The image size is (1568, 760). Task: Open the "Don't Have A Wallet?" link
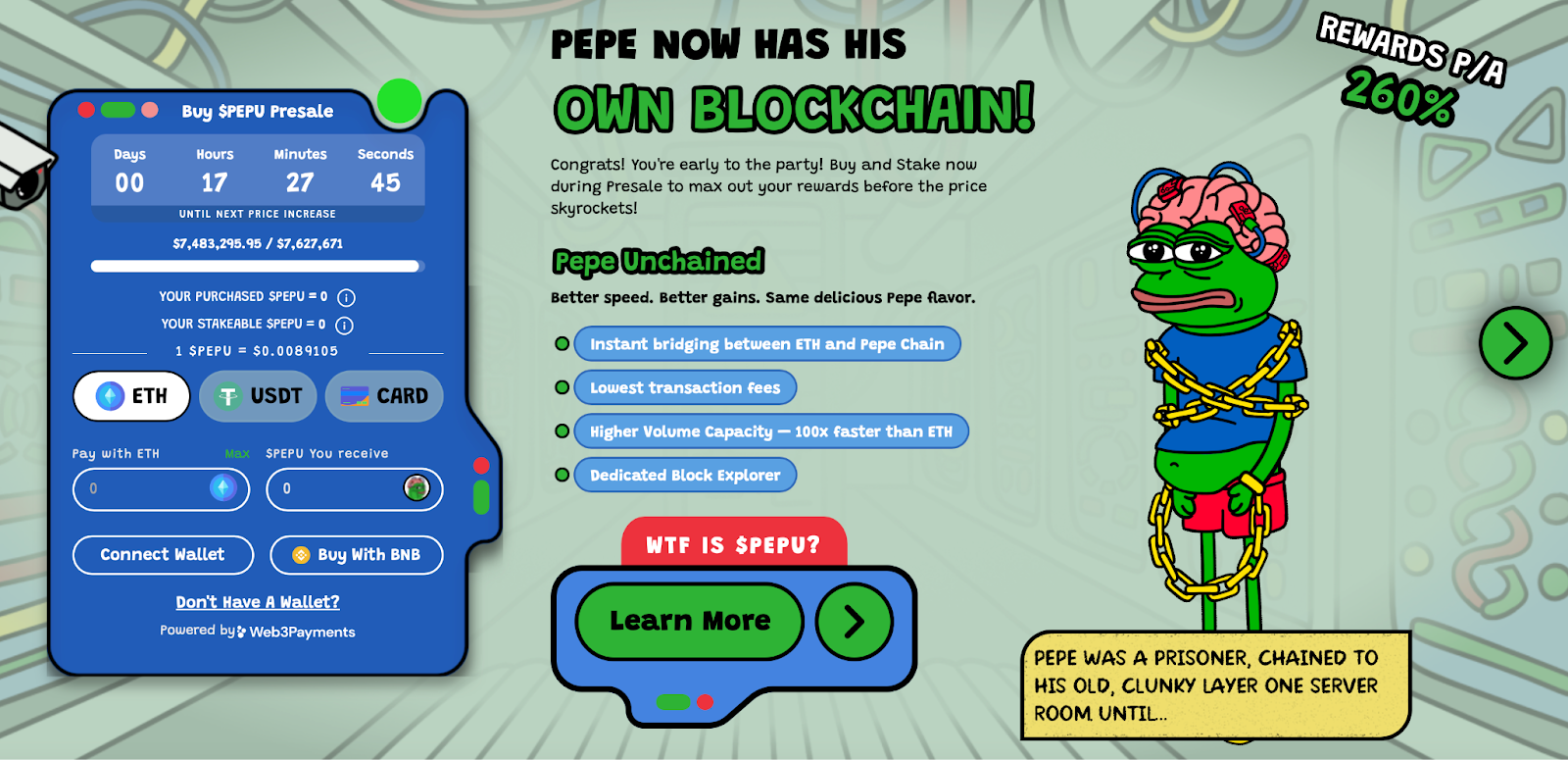[x=257, y=602]
